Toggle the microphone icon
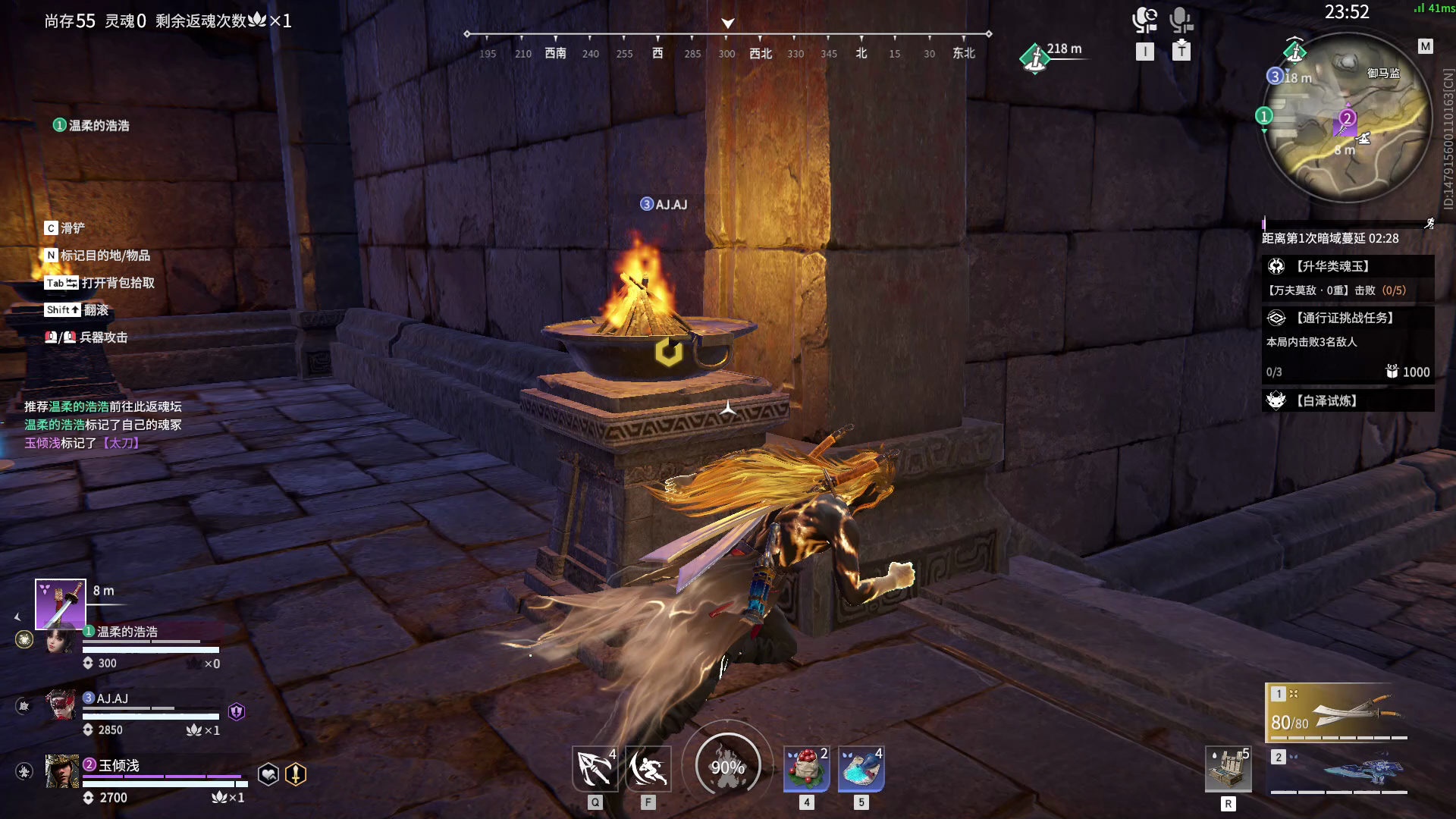The image size is (1456, 819). point(1181,20)
